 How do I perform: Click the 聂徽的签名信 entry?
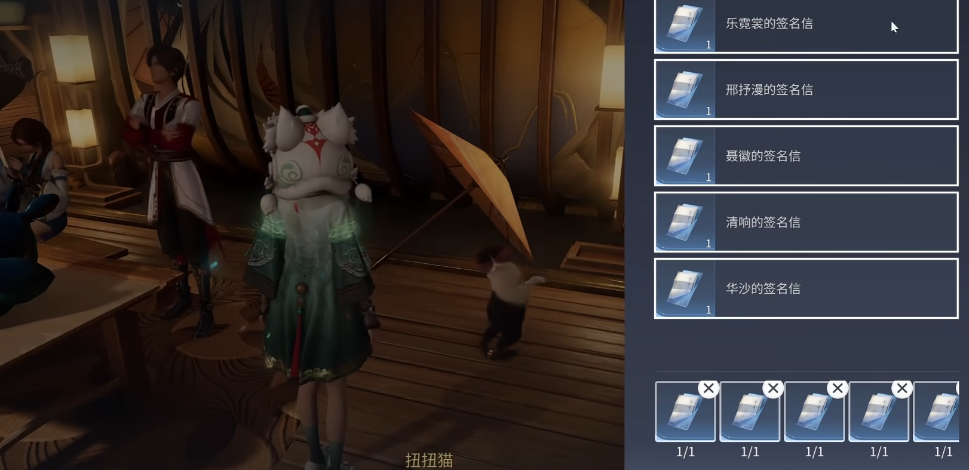[806, 156]
